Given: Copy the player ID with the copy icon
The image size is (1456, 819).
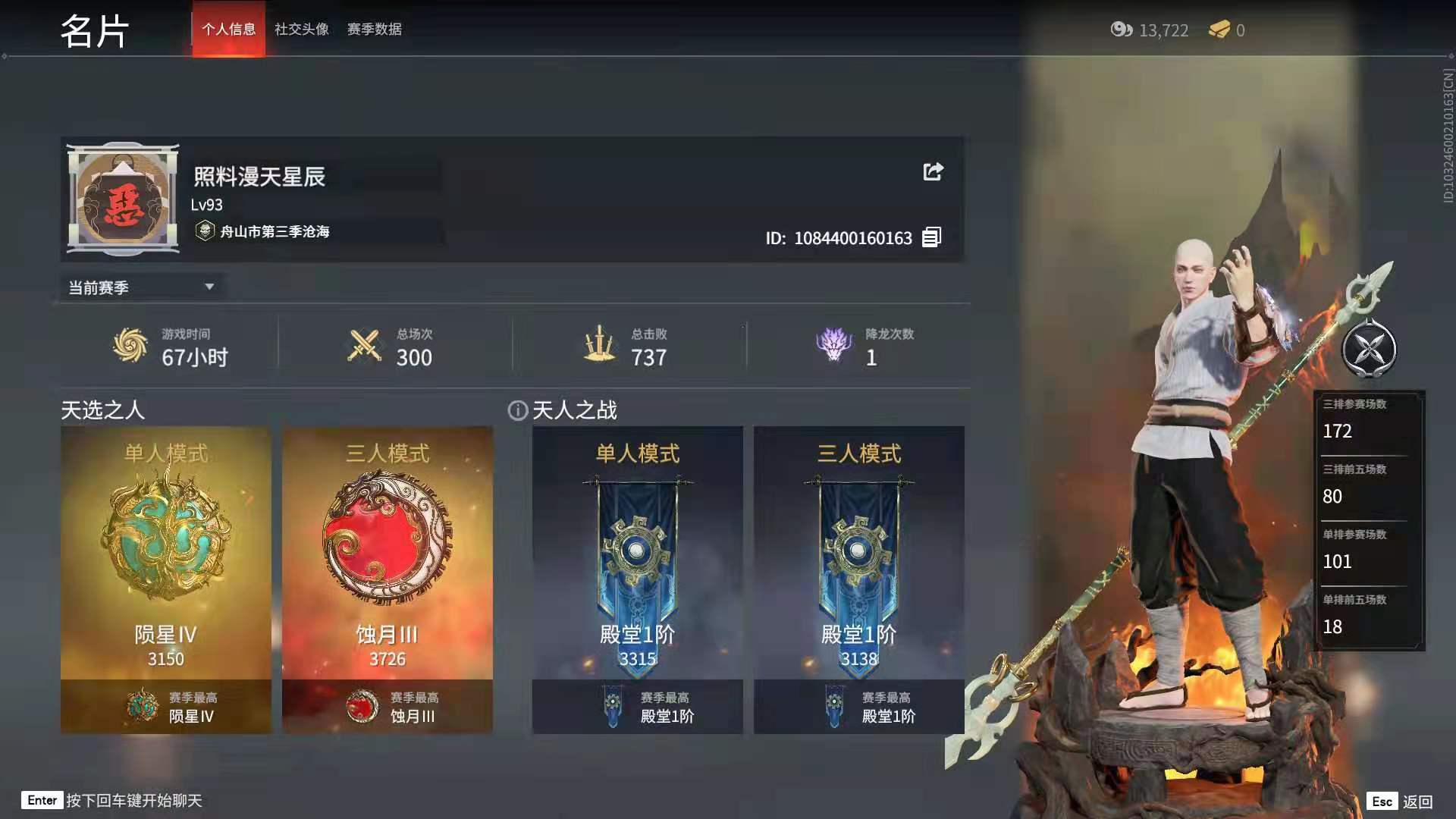Looking at the screenshot, I should pyautogui.click(x=931, y=237).
